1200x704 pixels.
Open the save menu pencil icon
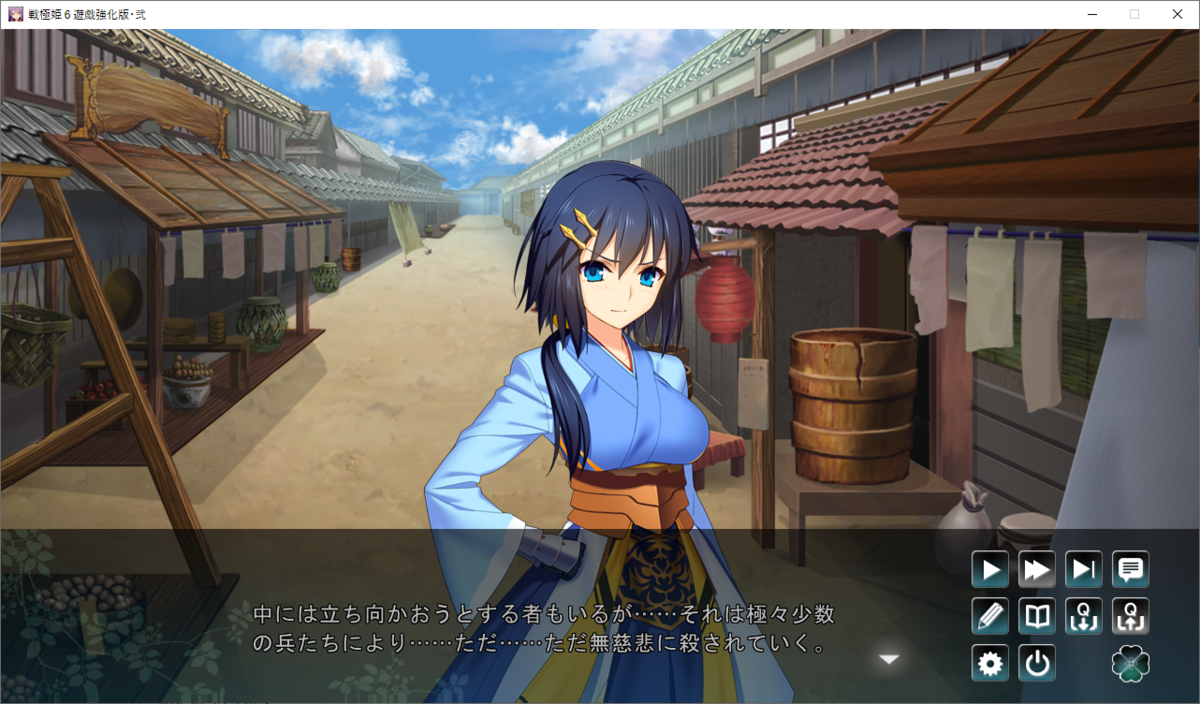(x=990, y=616)
